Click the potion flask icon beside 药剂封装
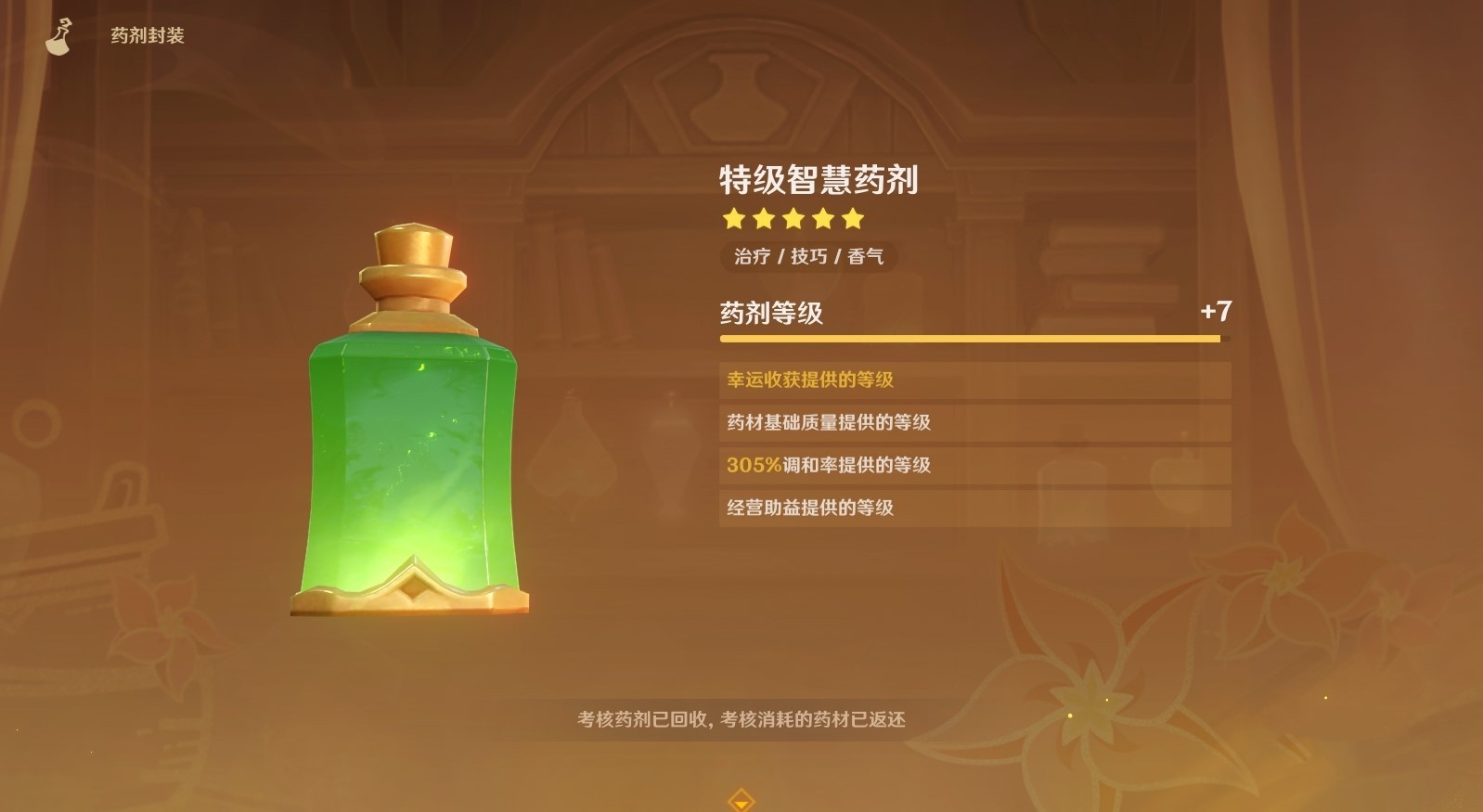 (59, 33)
